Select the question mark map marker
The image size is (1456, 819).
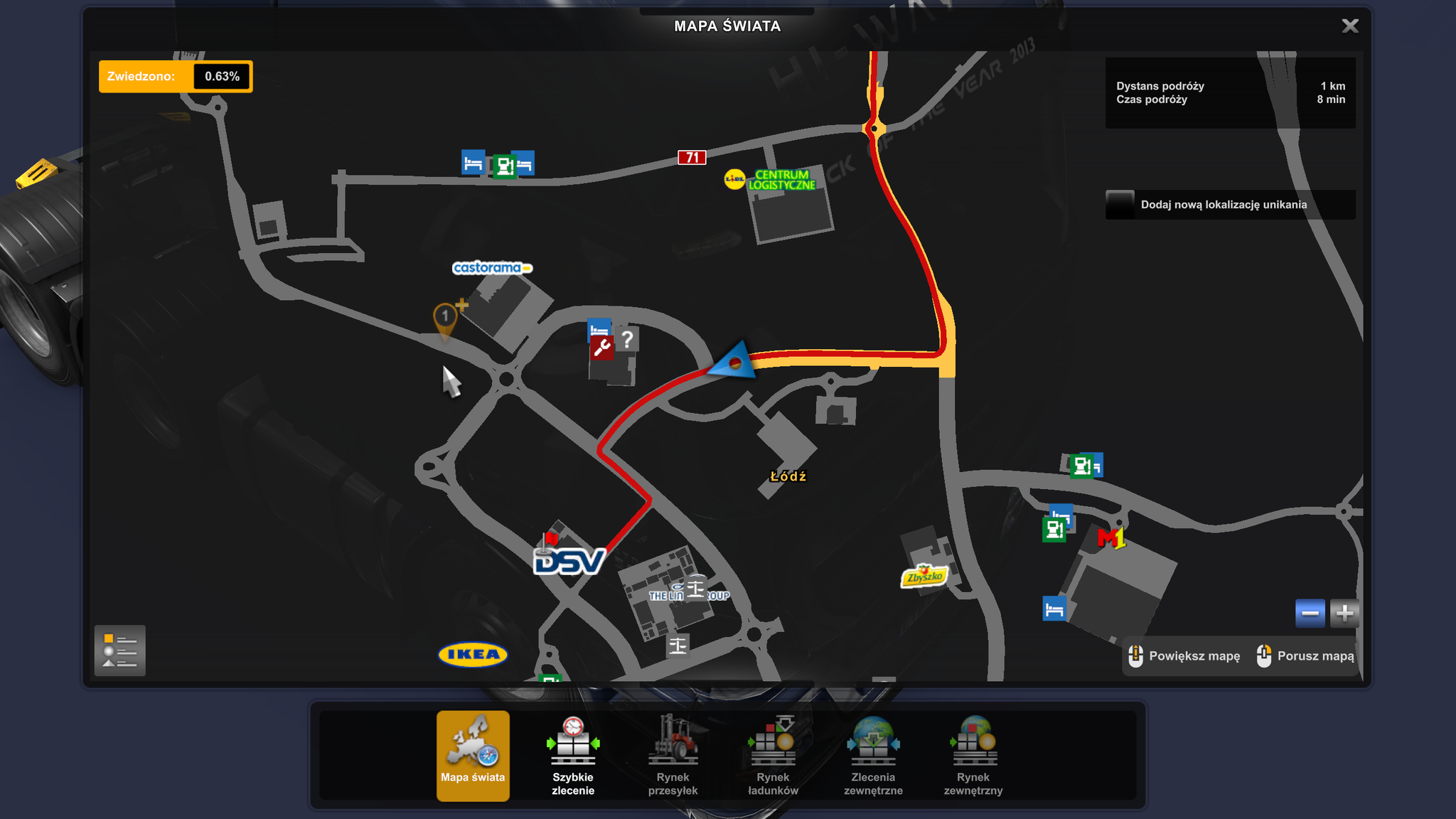pos(626,340)
